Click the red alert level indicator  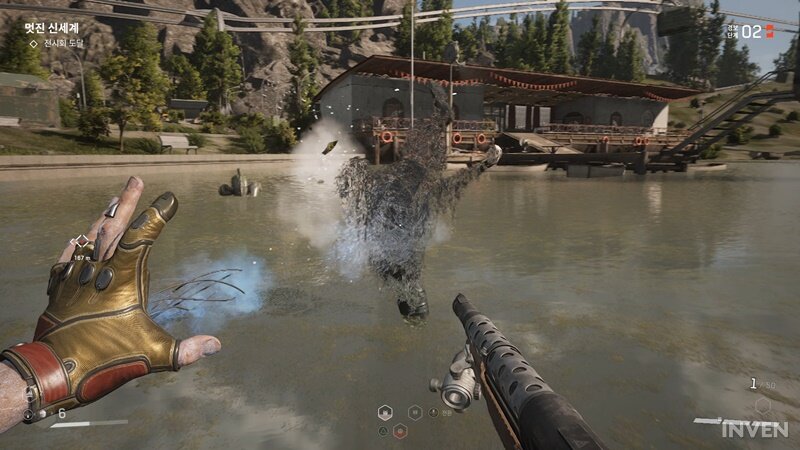(769, 31)
